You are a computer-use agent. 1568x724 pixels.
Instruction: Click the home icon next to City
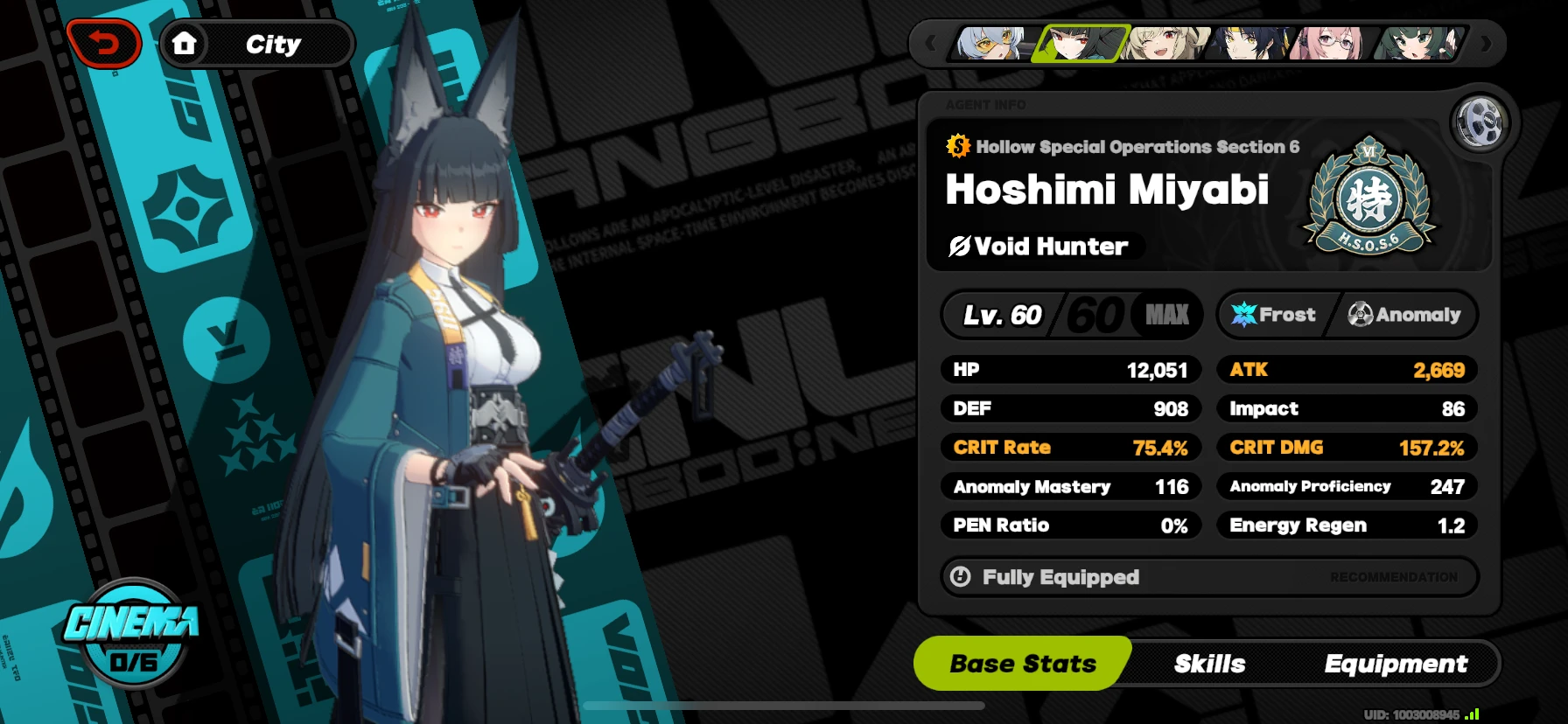pos(185,44)
